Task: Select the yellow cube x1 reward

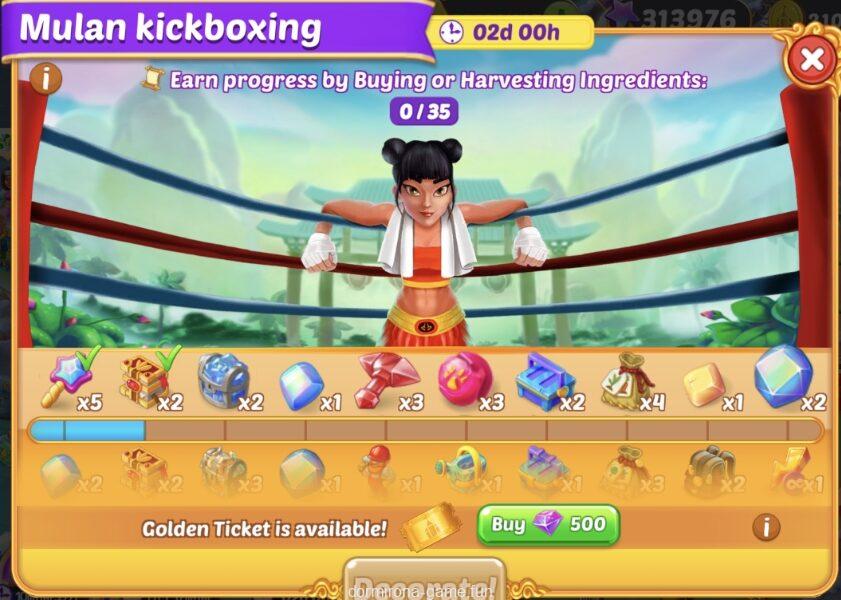Action: [x=705, y=383]
